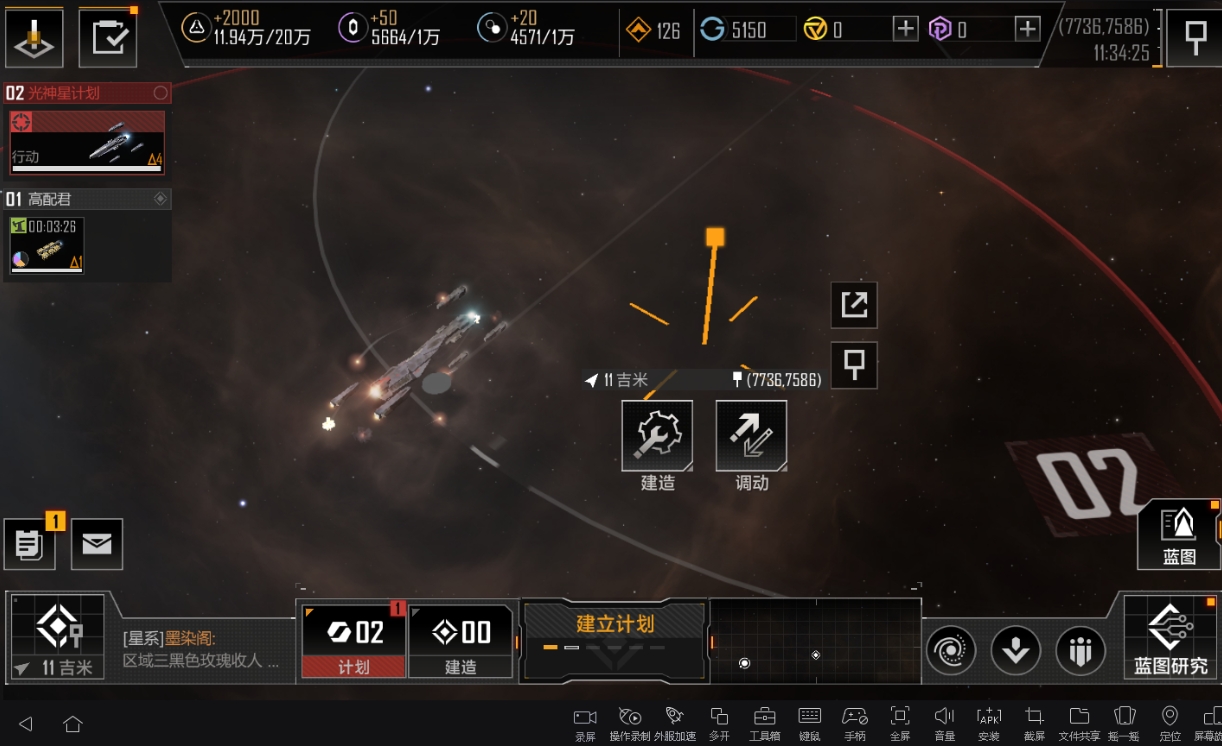Open the 蓝图 blueprint button

[x=1179, y=534]
